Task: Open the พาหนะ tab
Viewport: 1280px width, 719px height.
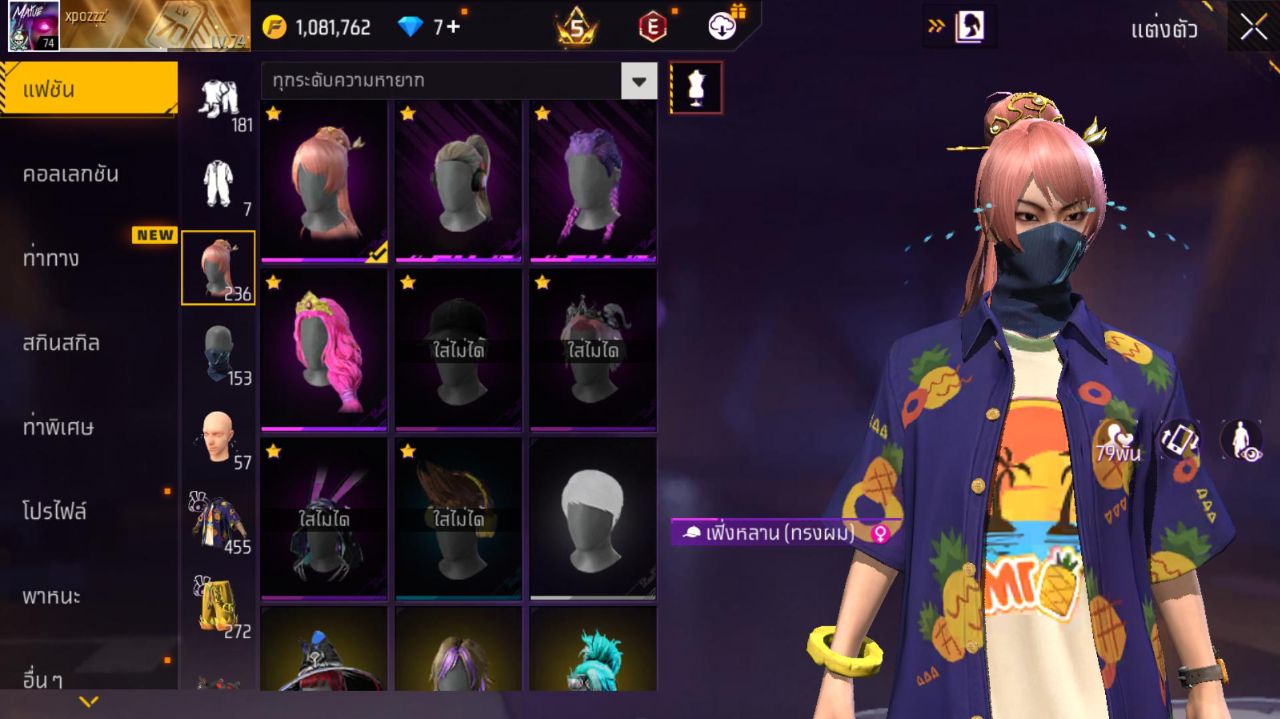Action: 52,597
